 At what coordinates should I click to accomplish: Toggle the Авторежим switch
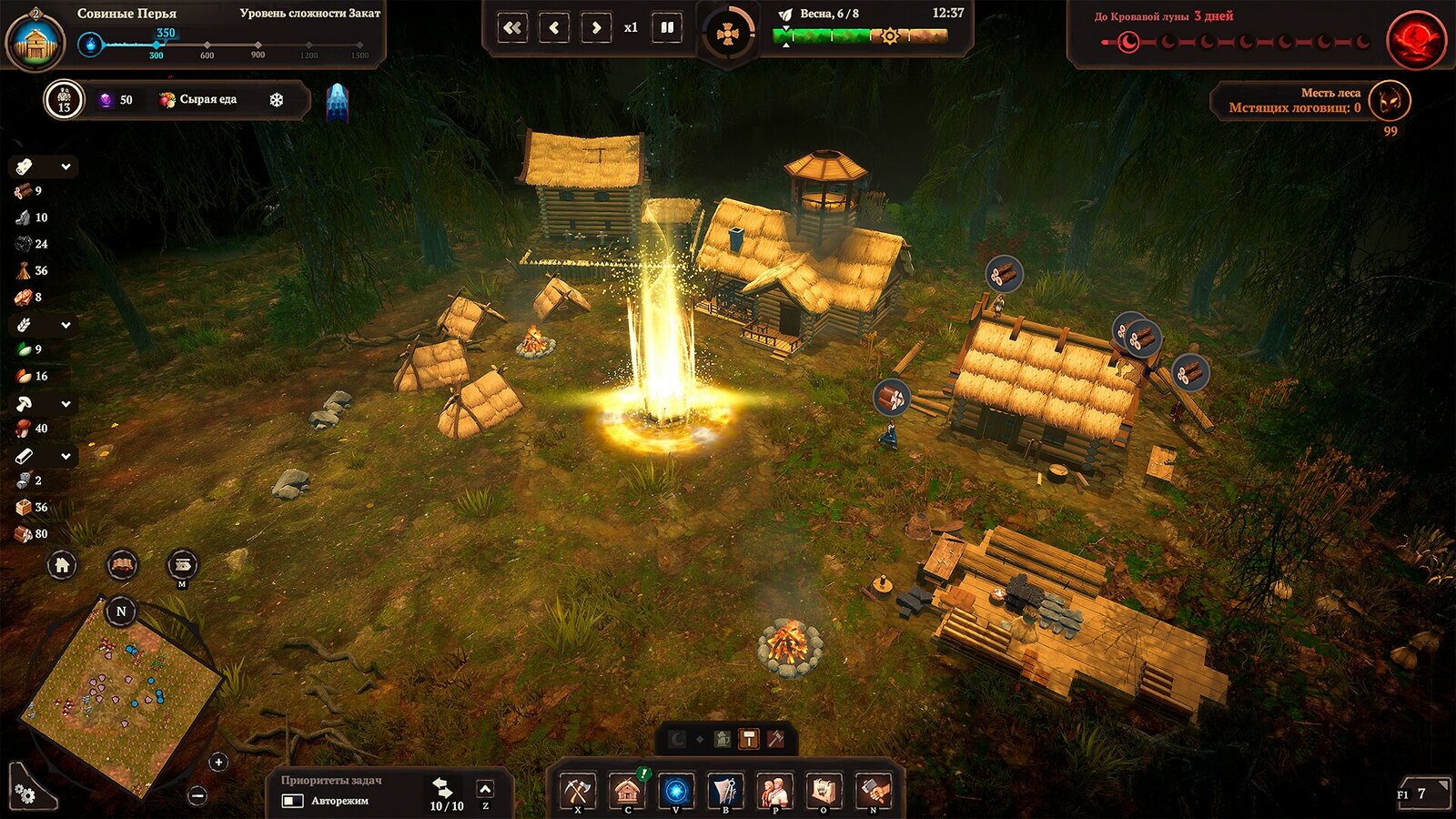pyautogui.click(x=293, y=801)
